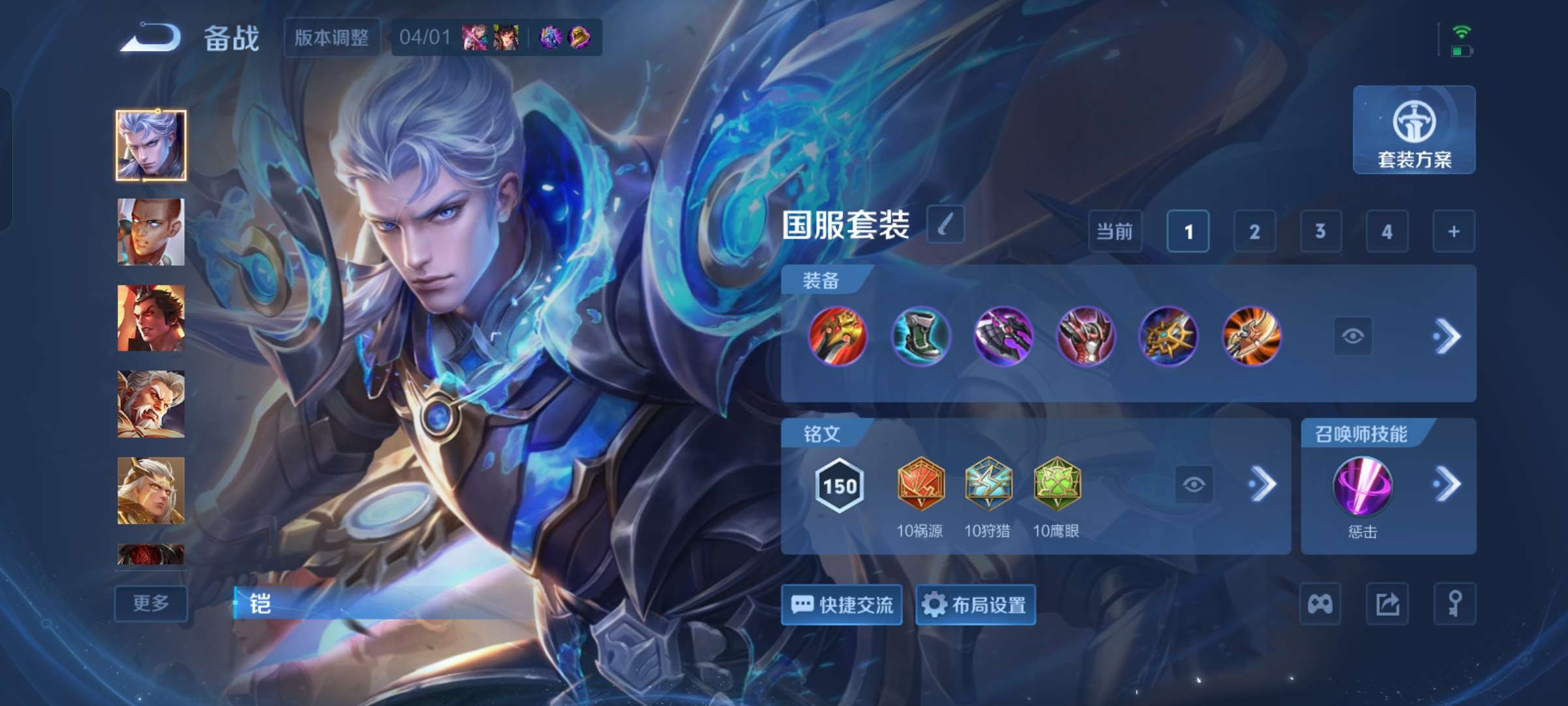Click the key icon at bottom right
Screen dimensions: 1568x706
pos(1454,603)
